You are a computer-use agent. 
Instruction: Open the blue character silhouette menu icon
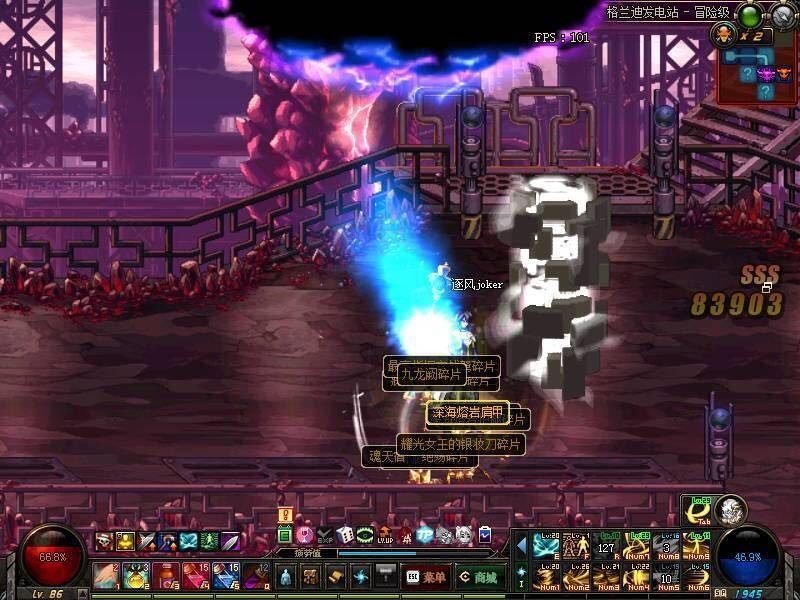tap(285, 577)
